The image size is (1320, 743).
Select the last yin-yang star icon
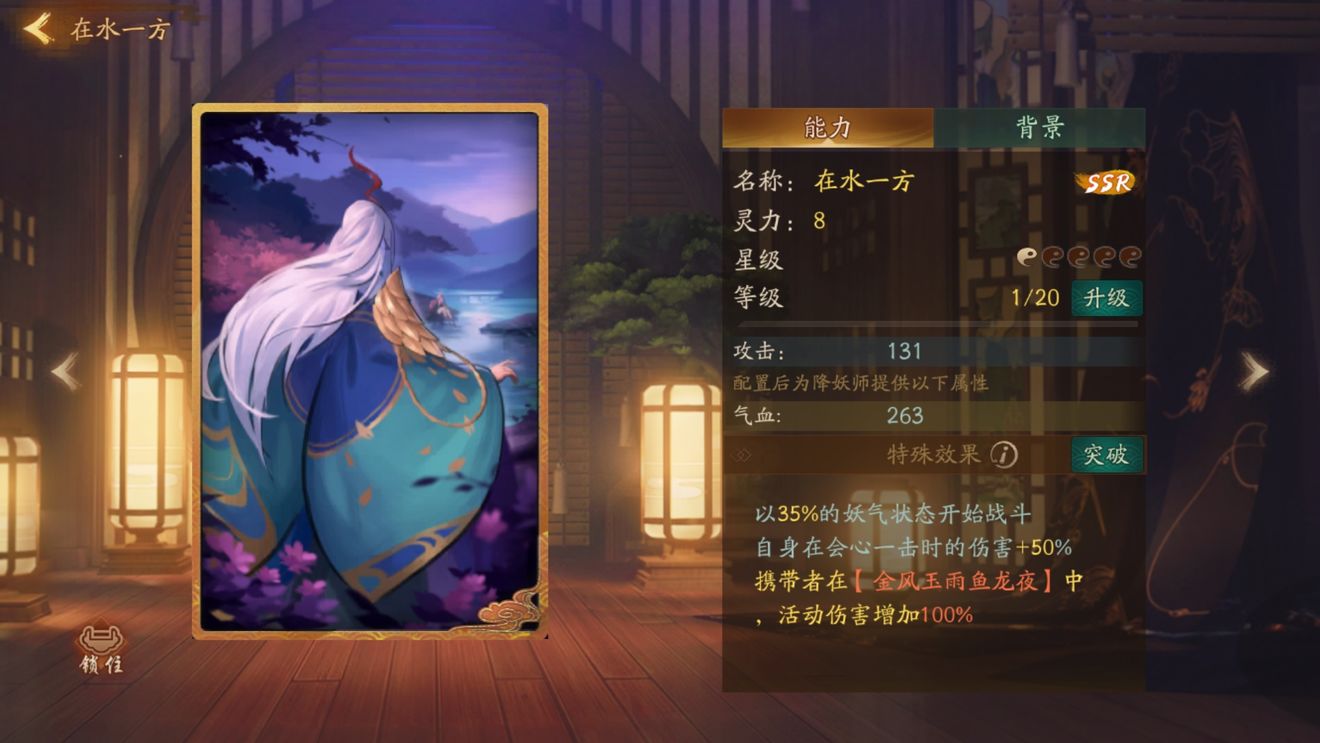1131,256
